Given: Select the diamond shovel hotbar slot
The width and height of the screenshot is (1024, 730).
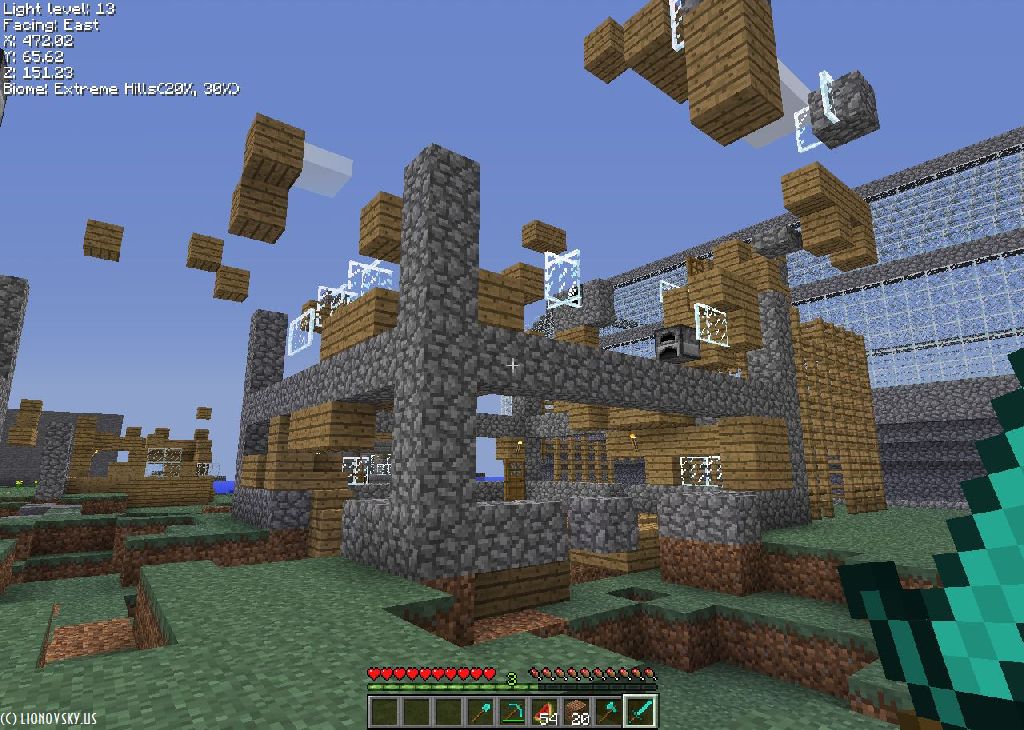Looking at the screenshot, I should [x=481, y=712].
